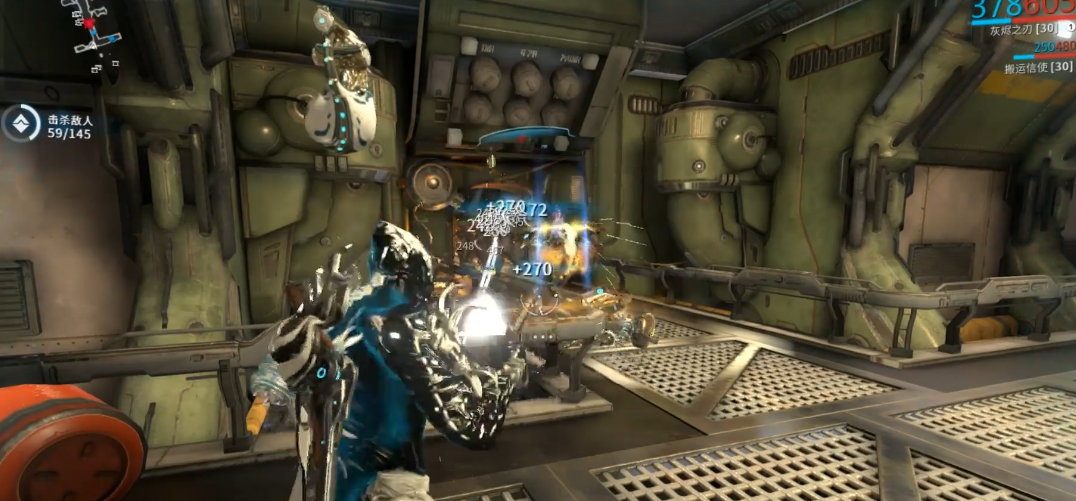Screen dimensions: 1076x501
Task: Select squad member 搬运信使 [30]
Action: (1037, 69)
